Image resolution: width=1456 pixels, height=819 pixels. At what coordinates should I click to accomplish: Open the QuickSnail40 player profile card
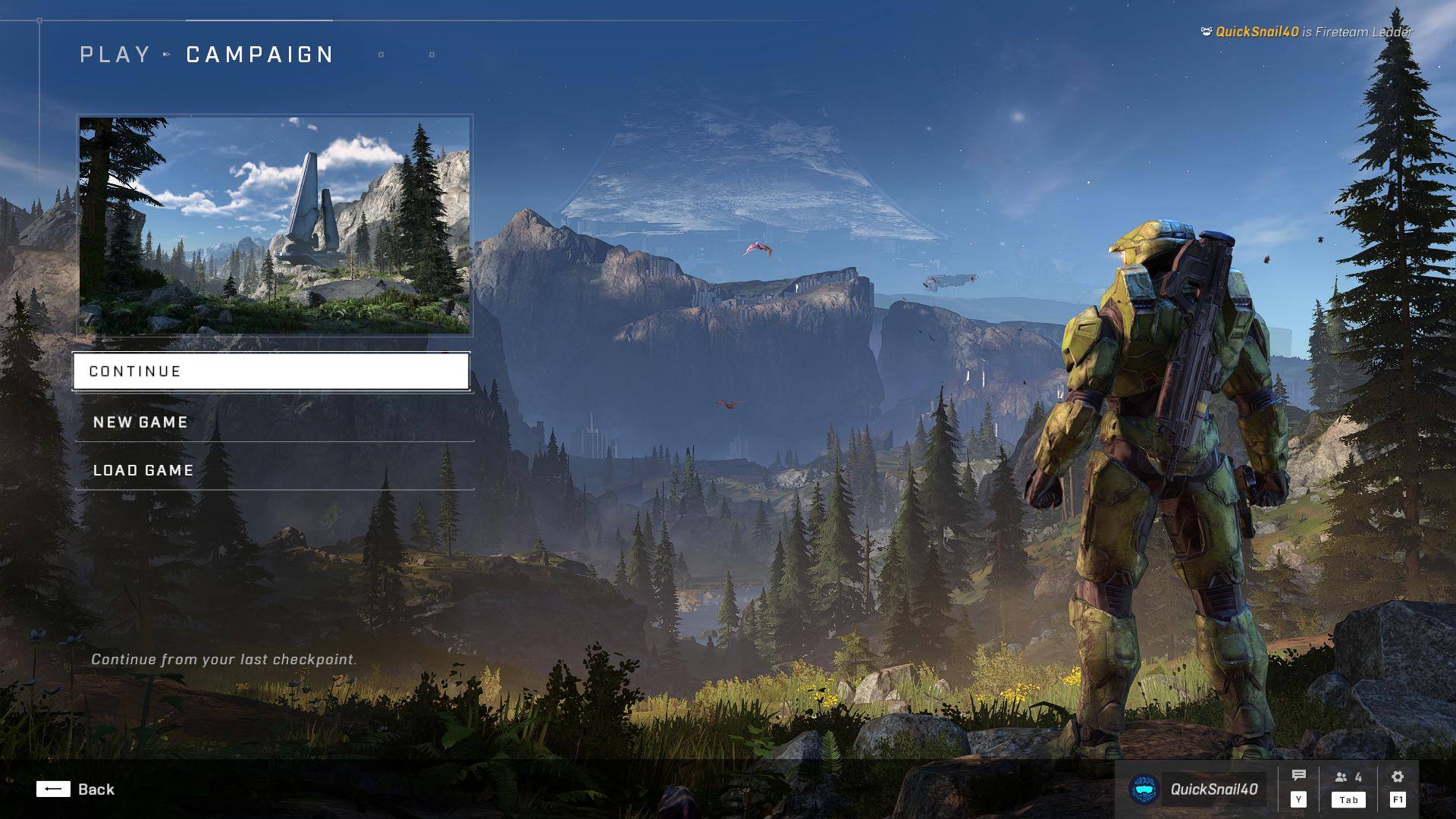(x=1196, y=789)
